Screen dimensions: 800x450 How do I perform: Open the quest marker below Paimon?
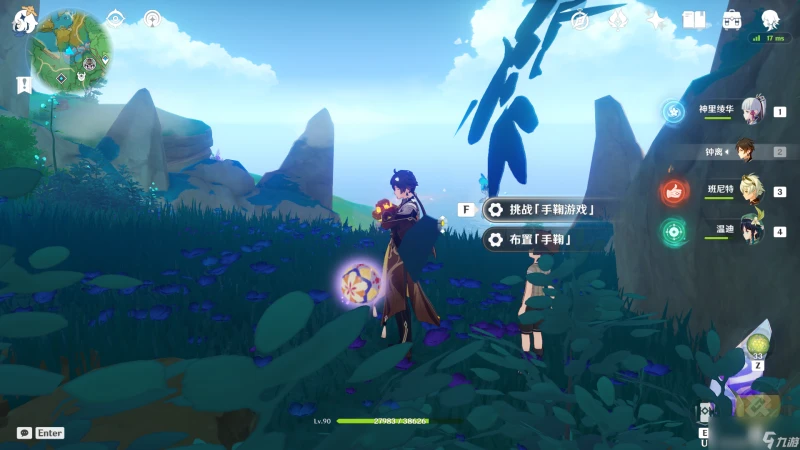click(x=22, y=85)
